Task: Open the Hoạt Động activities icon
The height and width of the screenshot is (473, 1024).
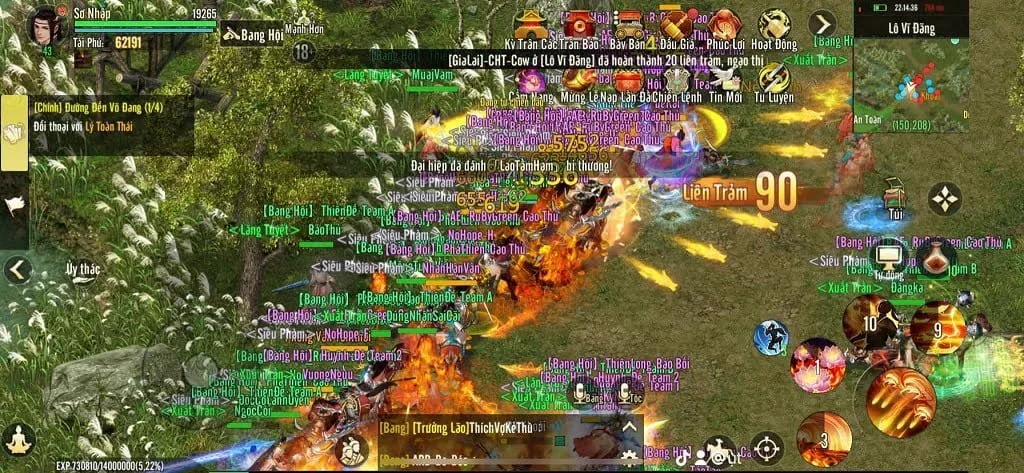Action: (x=775, y=25)
